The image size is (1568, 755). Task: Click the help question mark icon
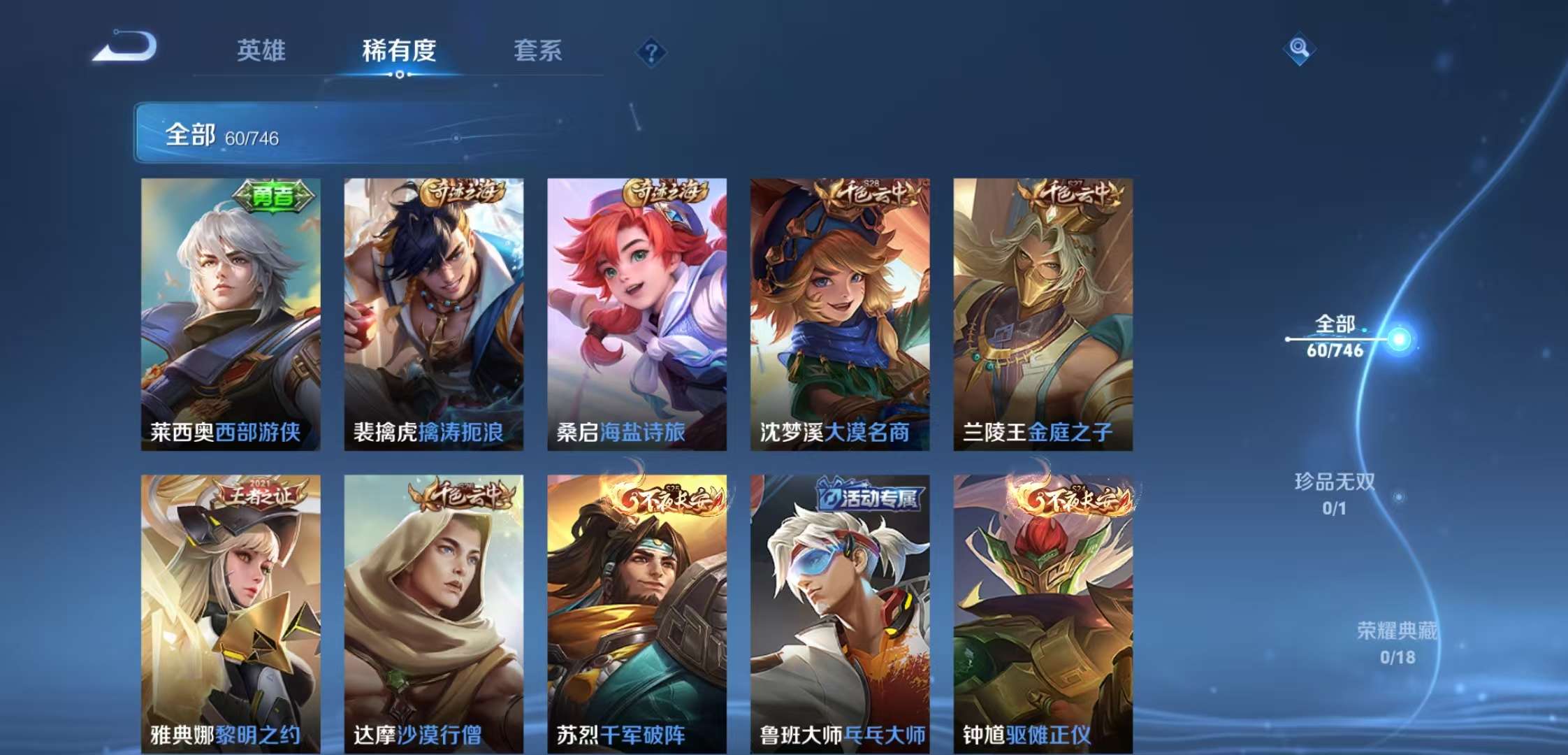[x=651, y=50]
